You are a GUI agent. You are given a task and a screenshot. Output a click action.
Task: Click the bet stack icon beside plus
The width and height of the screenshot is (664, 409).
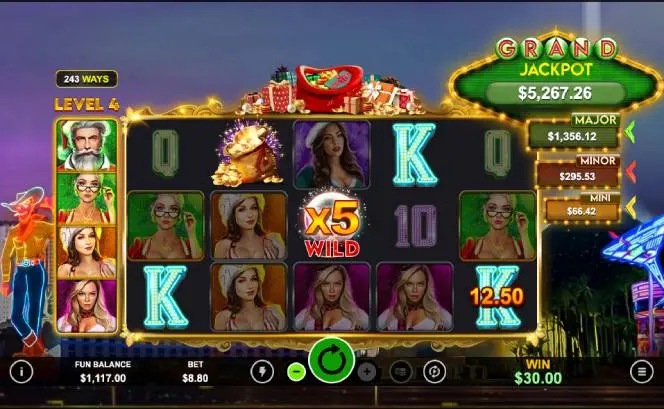pos(400,372)
